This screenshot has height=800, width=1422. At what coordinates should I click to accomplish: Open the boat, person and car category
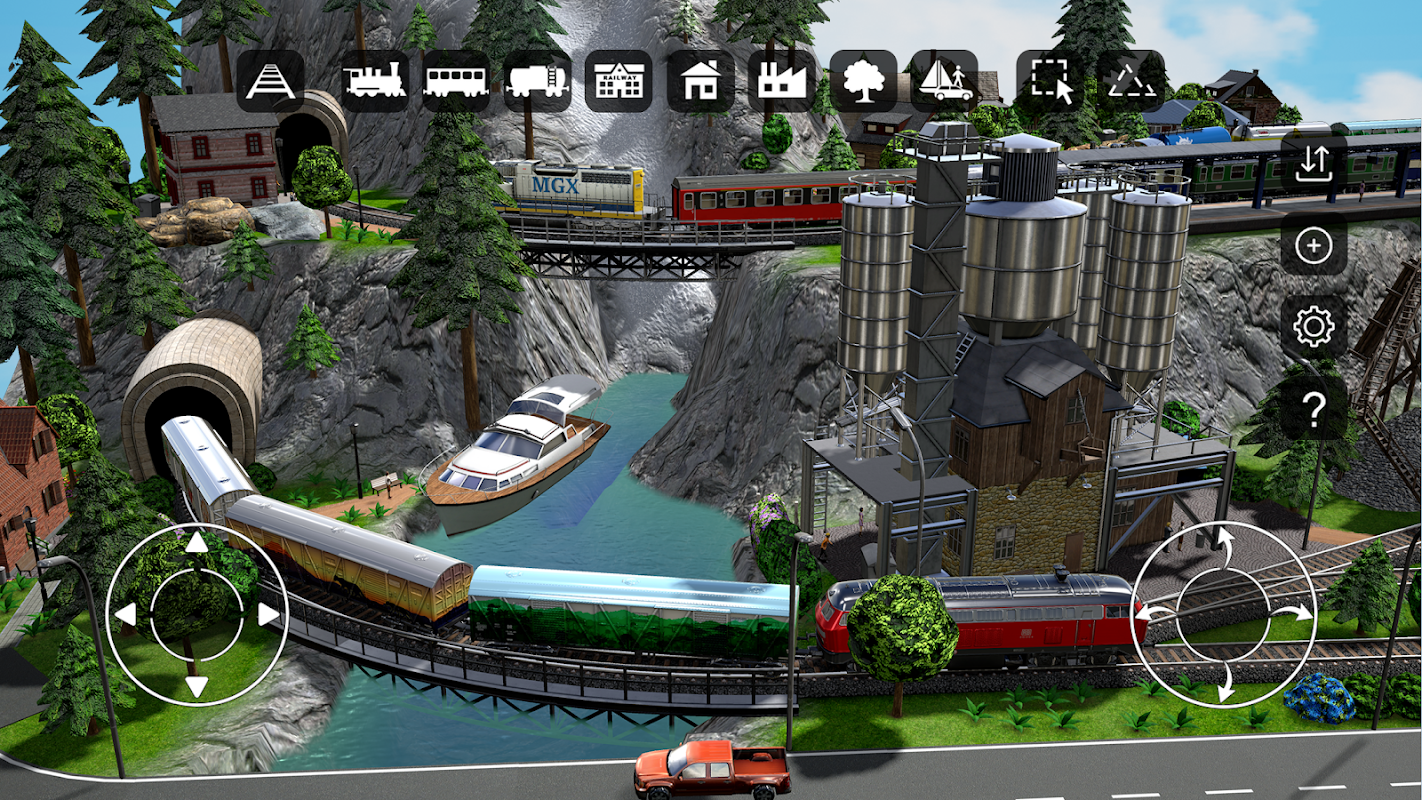(x=944, y=81)
